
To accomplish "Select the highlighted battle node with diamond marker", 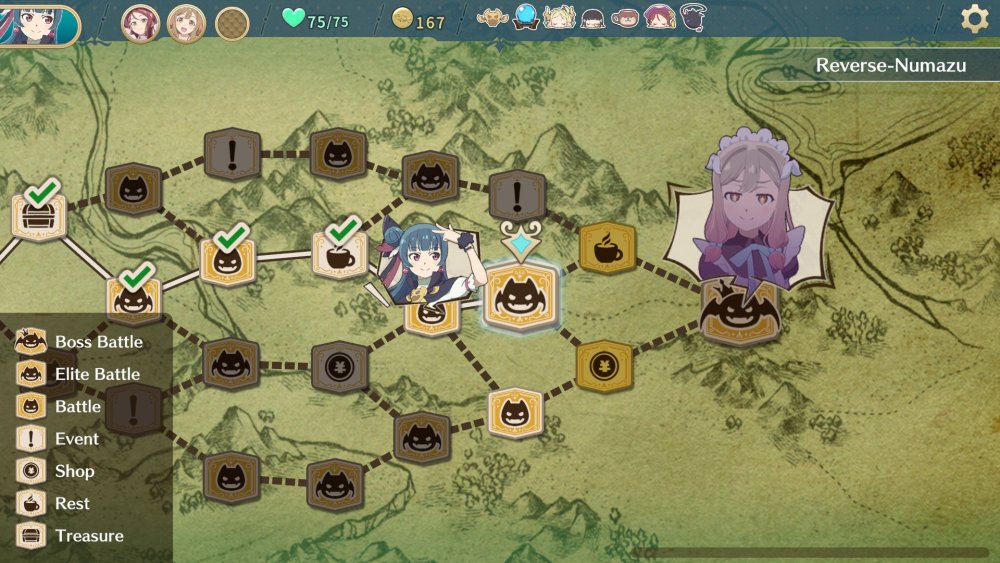I will (x=520, y=296).
